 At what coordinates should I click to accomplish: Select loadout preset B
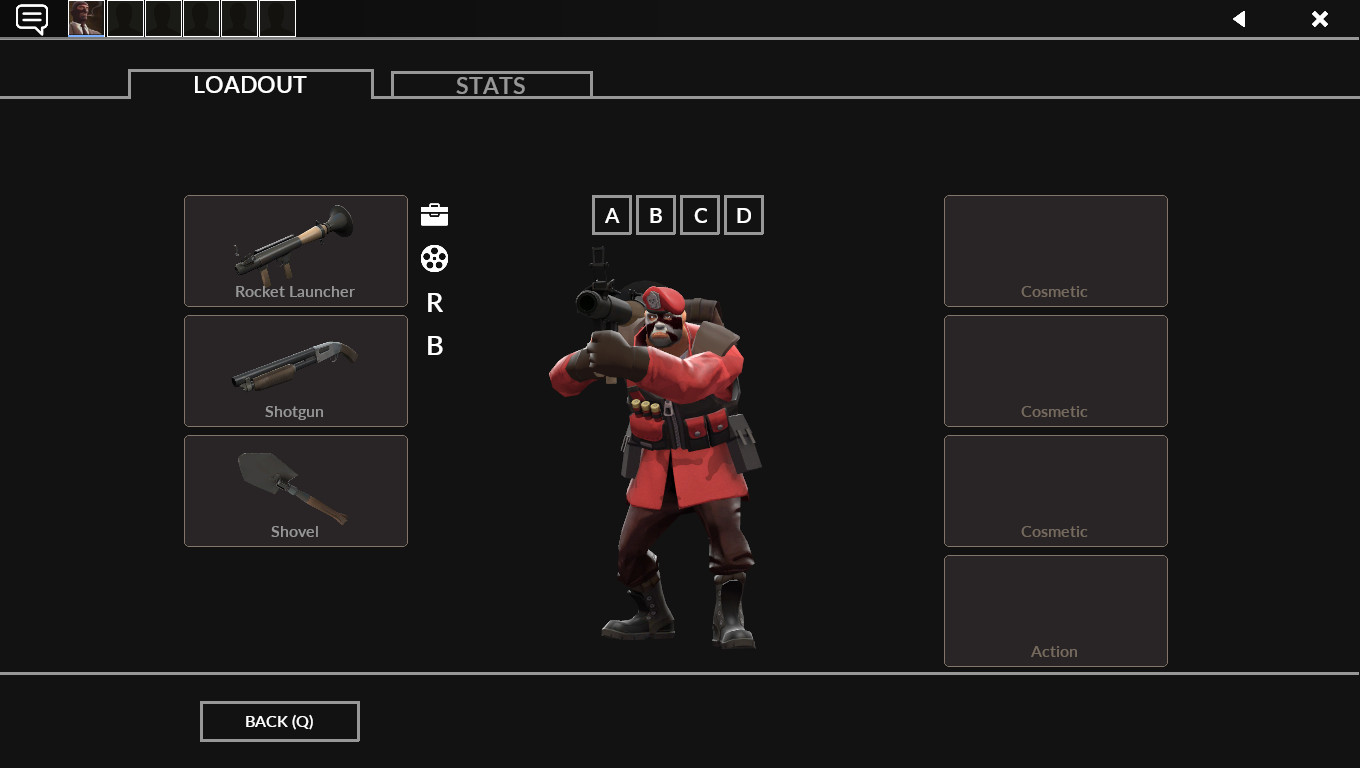coord(655,214)
